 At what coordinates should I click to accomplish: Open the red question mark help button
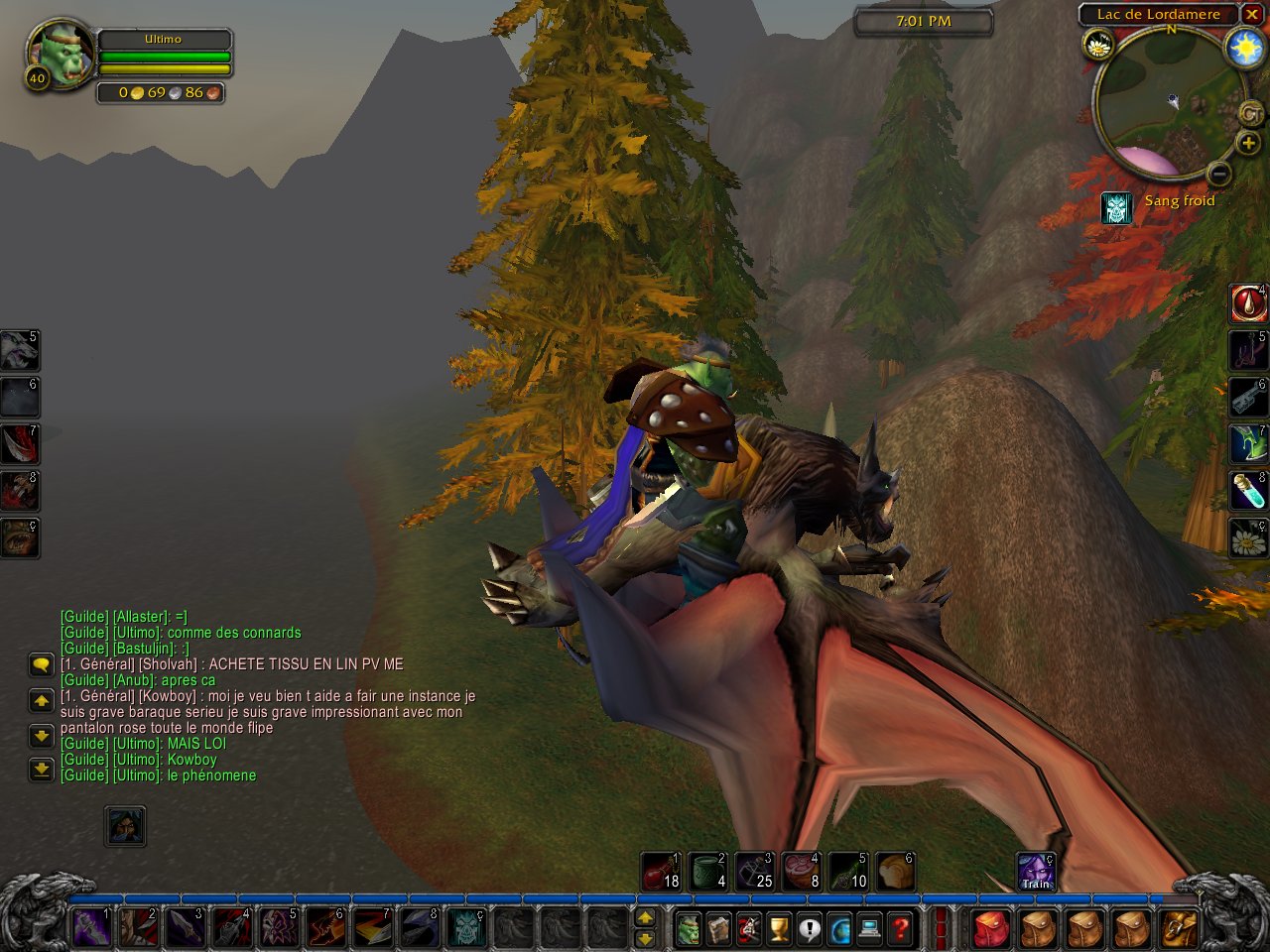(900, 929)
